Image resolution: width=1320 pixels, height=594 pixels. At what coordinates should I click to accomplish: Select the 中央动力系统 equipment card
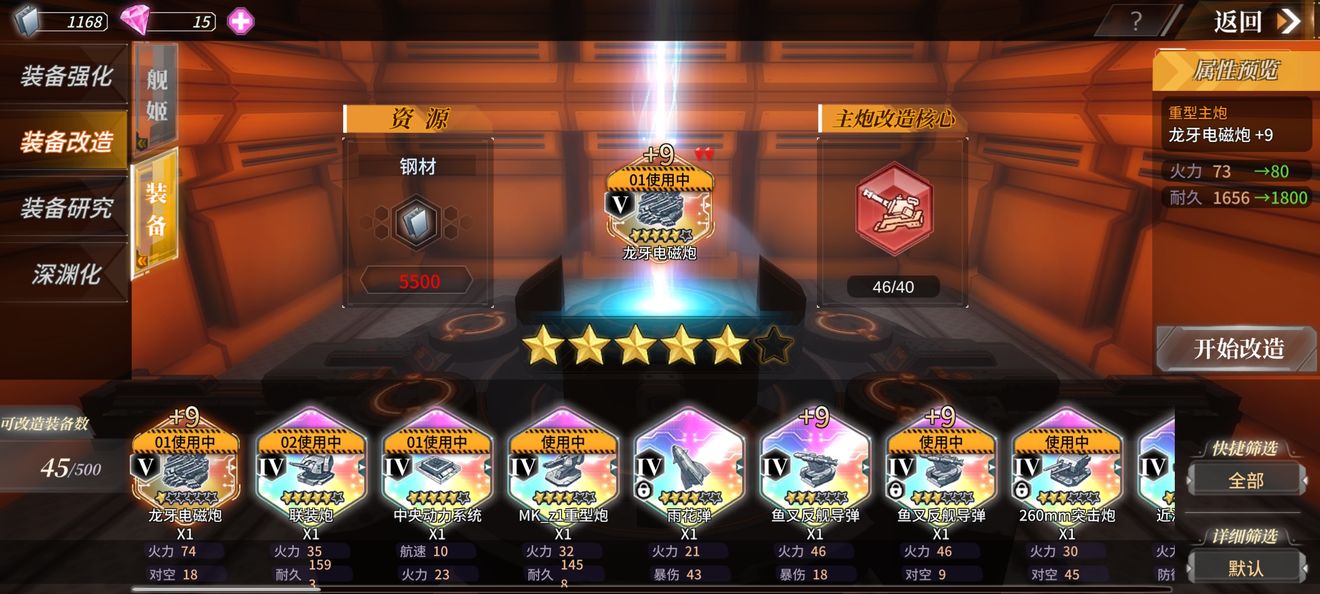coord(437,470)
